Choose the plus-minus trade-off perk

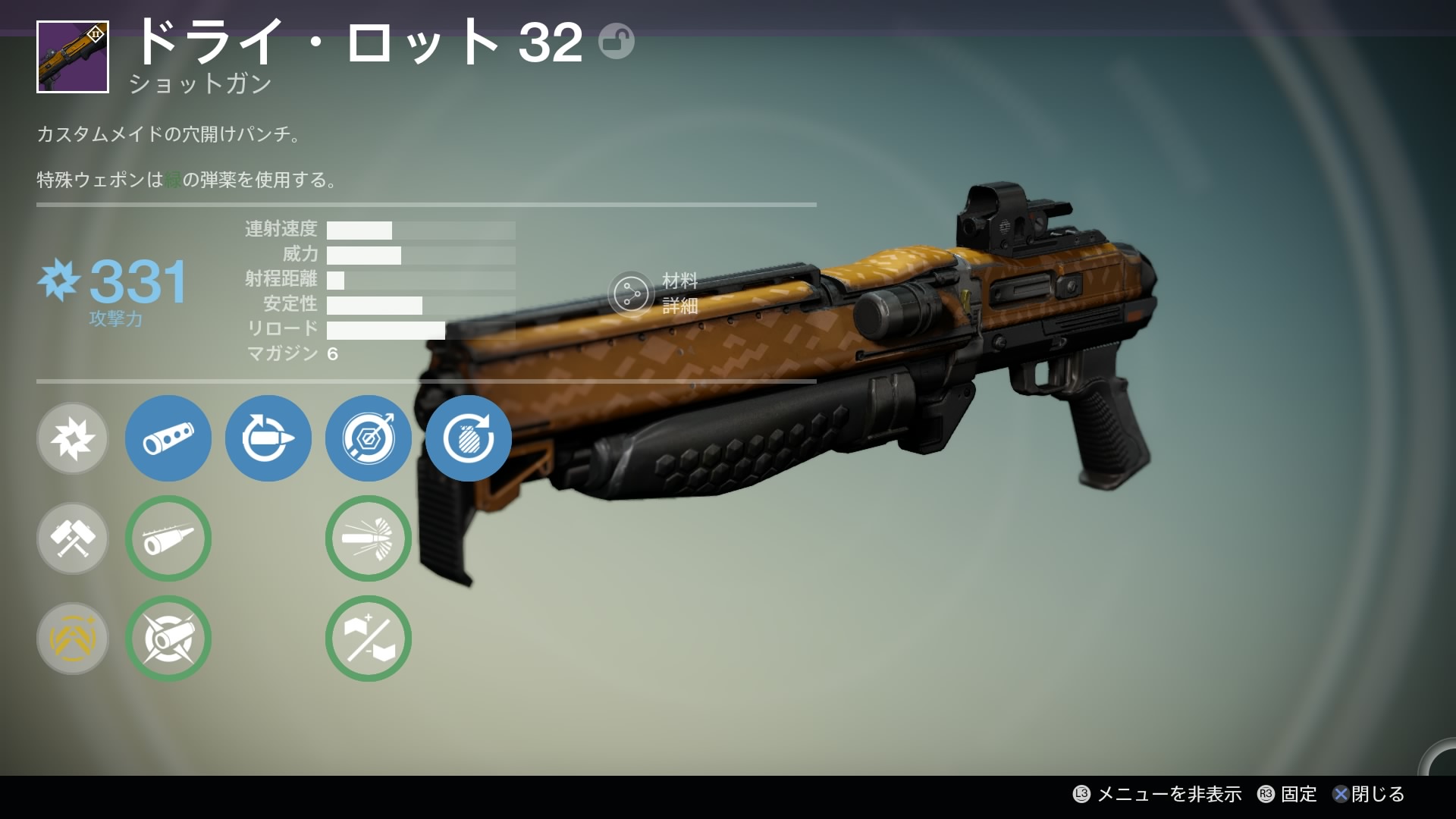click(369, 639)
